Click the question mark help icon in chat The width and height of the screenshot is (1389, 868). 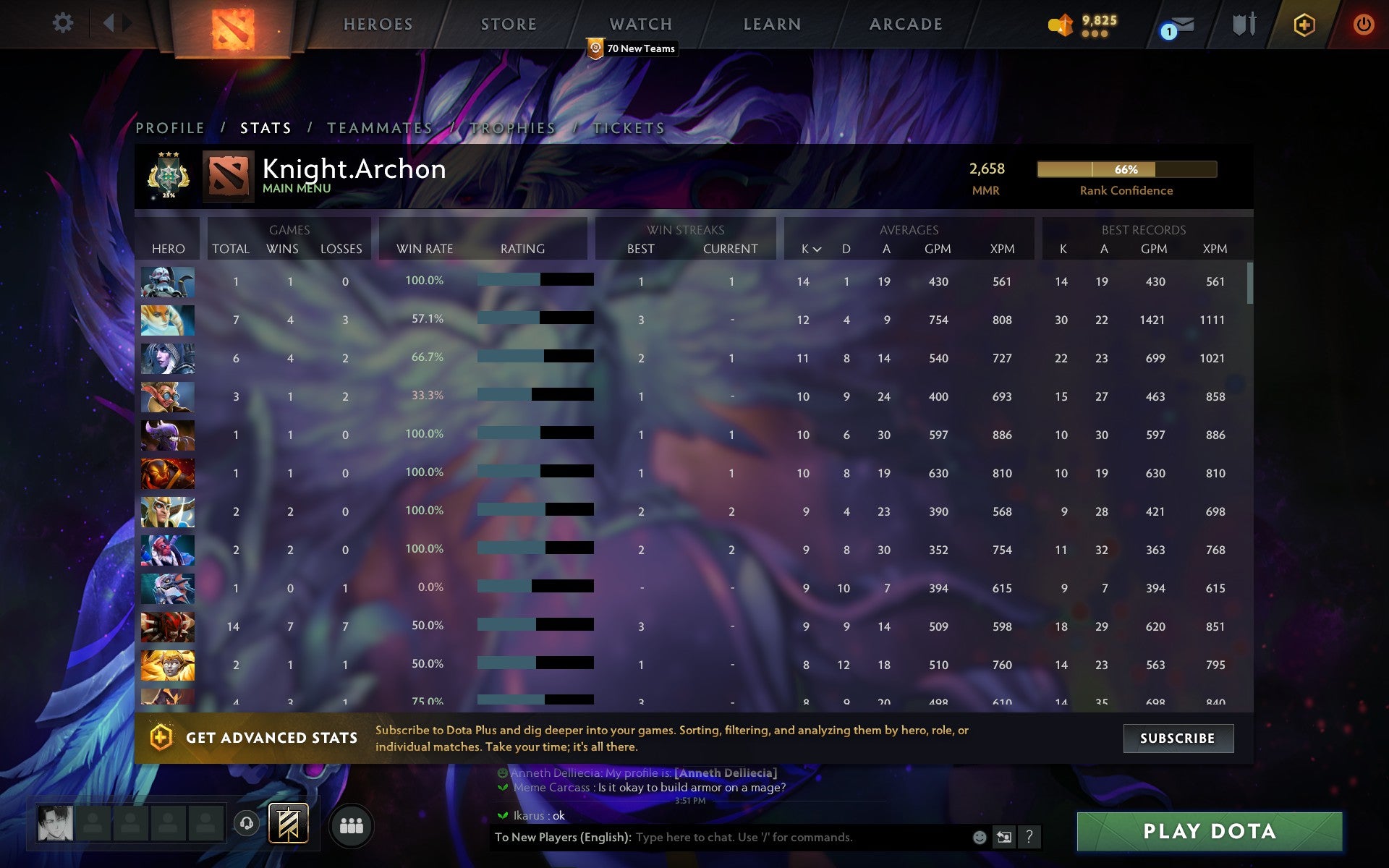point(1029,838)
